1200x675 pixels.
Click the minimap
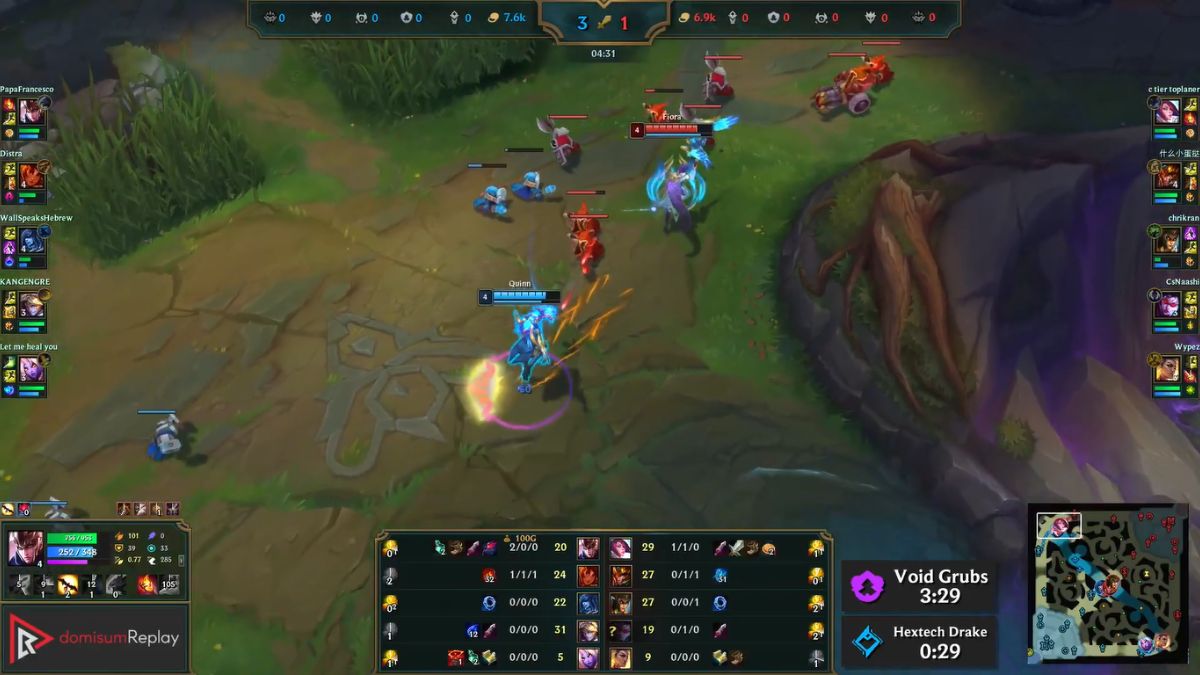pyautogui.click(x=1108, y=583)
